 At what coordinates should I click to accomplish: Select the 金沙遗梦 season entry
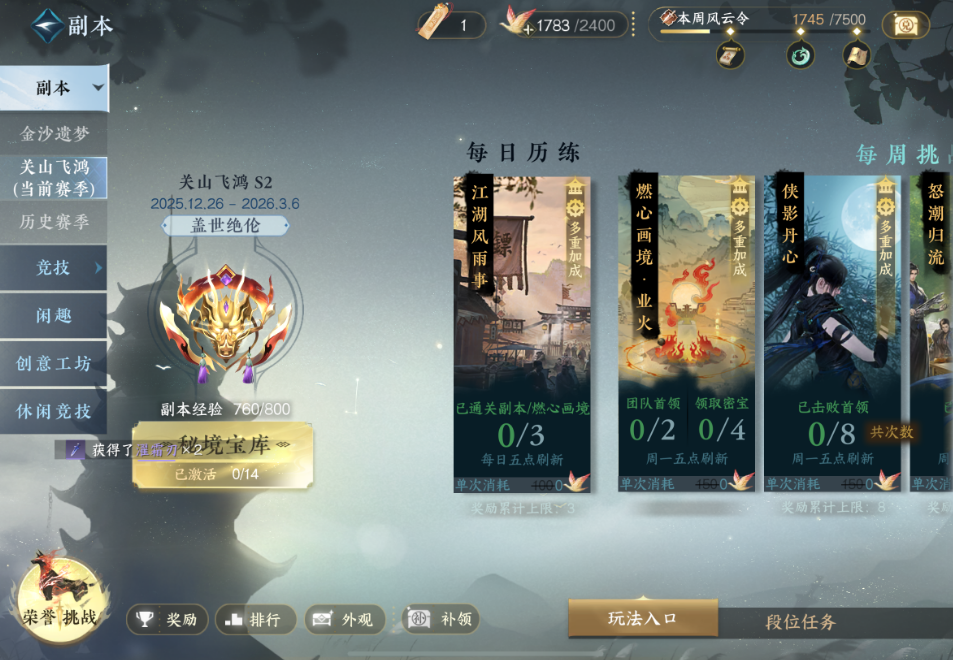pos(55,133)
